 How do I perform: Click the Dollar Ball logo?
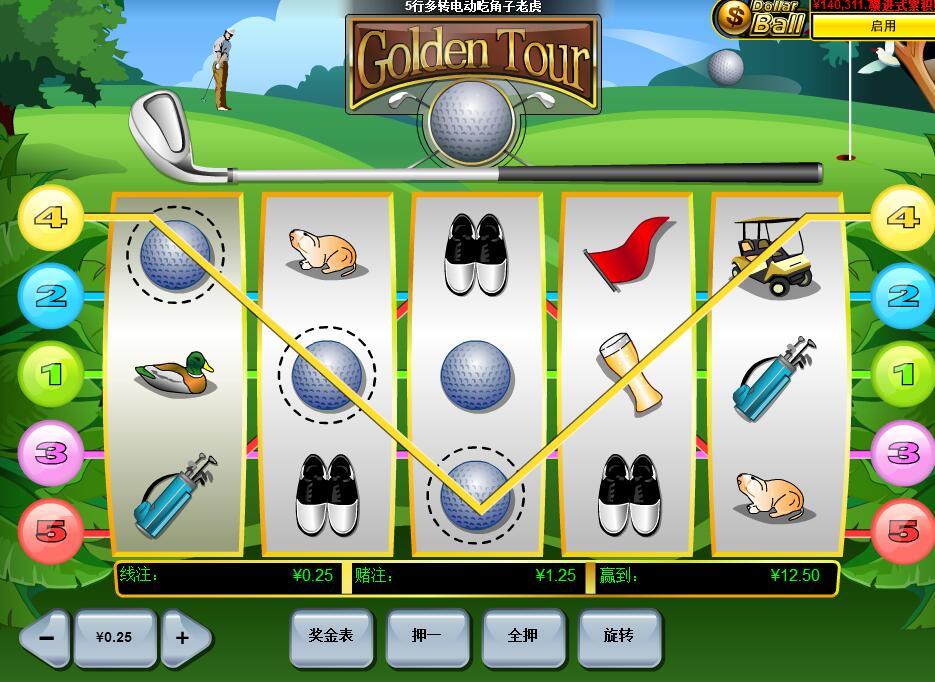click(x=760, y=18)
